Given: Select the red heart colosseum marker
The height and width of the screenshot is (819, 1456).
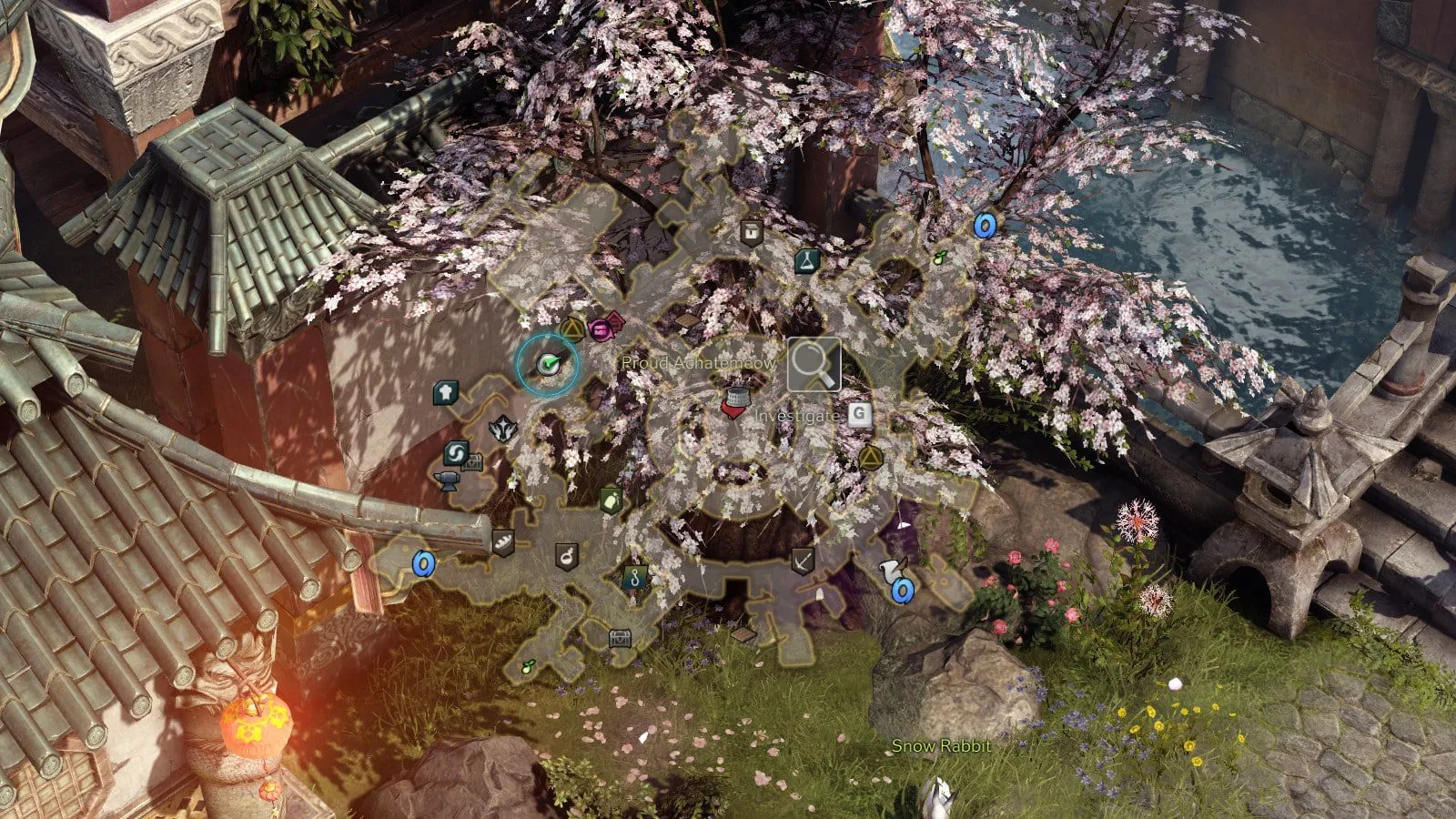Looking at the screenshot, I should point(735,401).
